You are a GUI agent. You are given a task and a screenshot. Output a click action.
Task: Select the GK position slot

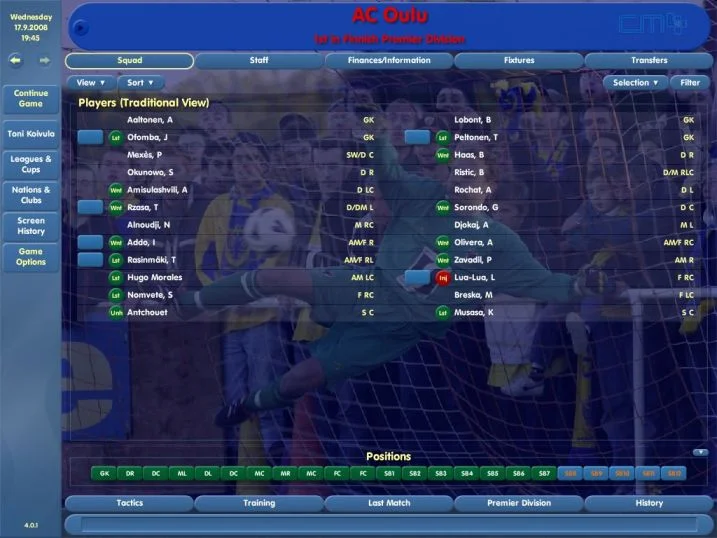(105, 472)
